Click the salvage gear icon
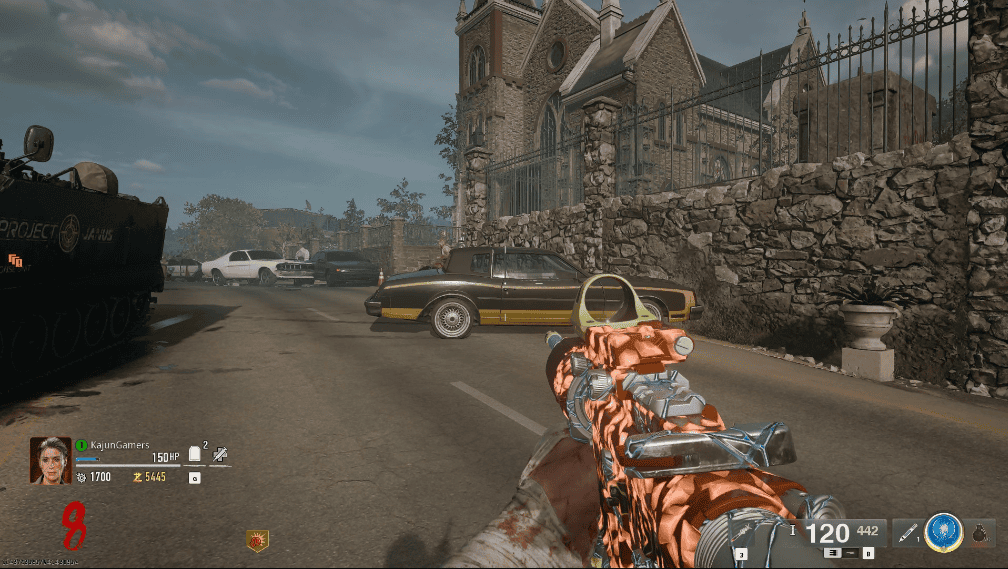 pos(81,477)
